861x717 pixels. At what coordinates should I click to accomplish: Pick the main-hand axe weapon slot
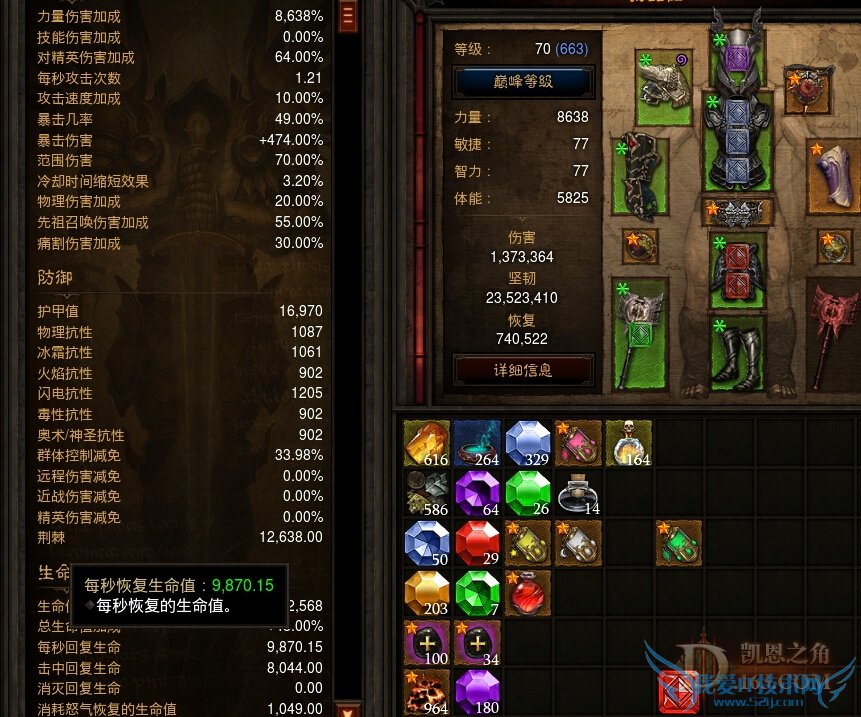pyautogui.click(x=639, y=336)
